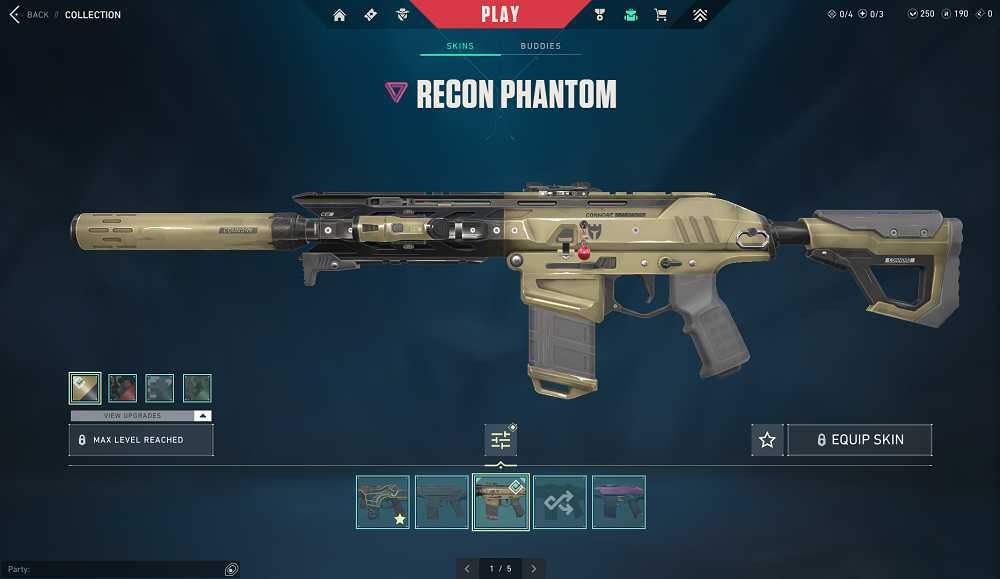Open the skin filter sliders button

coord(500,440)
